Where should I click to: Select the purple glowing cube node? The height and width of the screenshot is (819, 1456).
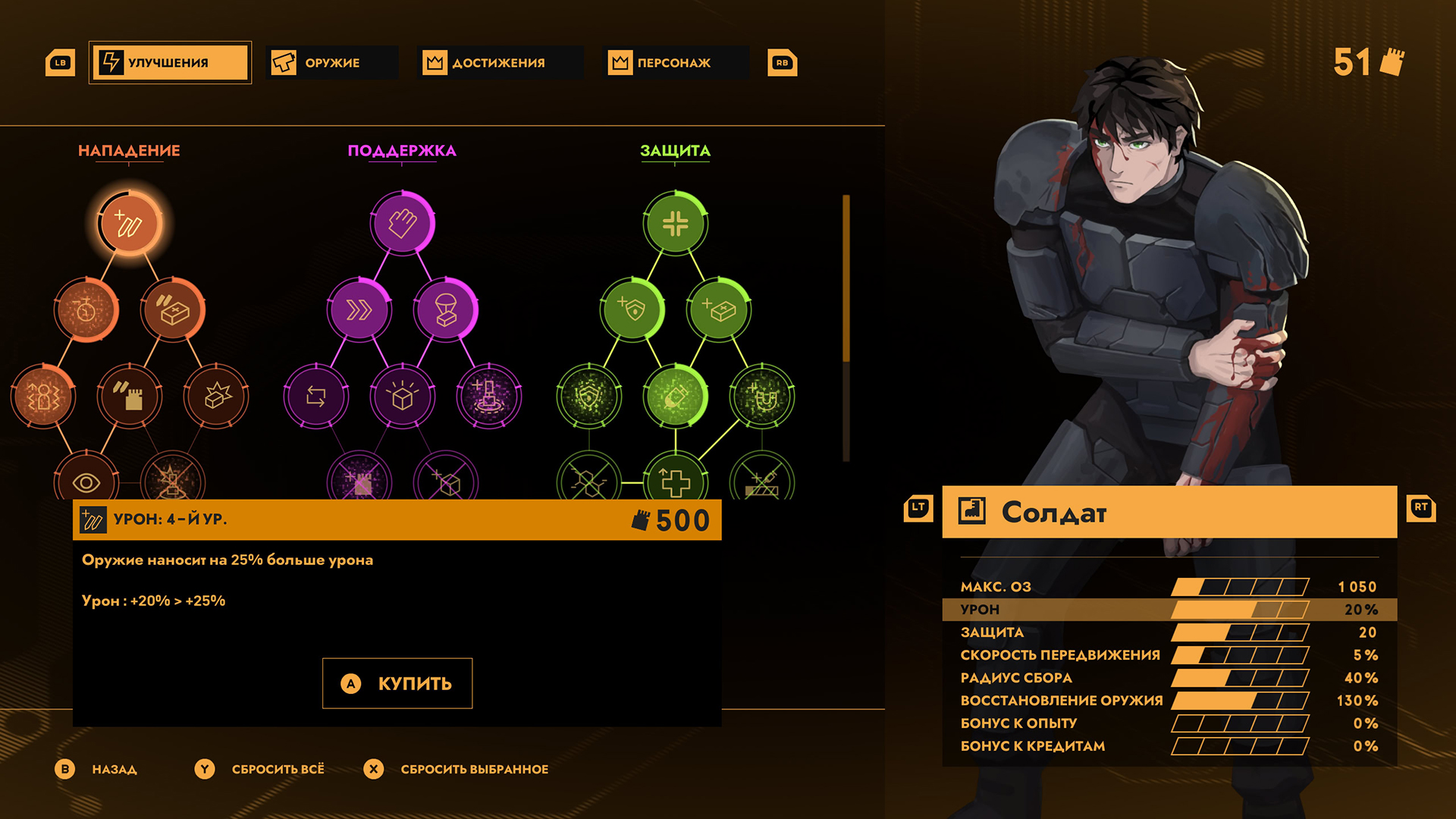[x=403, y=396]
